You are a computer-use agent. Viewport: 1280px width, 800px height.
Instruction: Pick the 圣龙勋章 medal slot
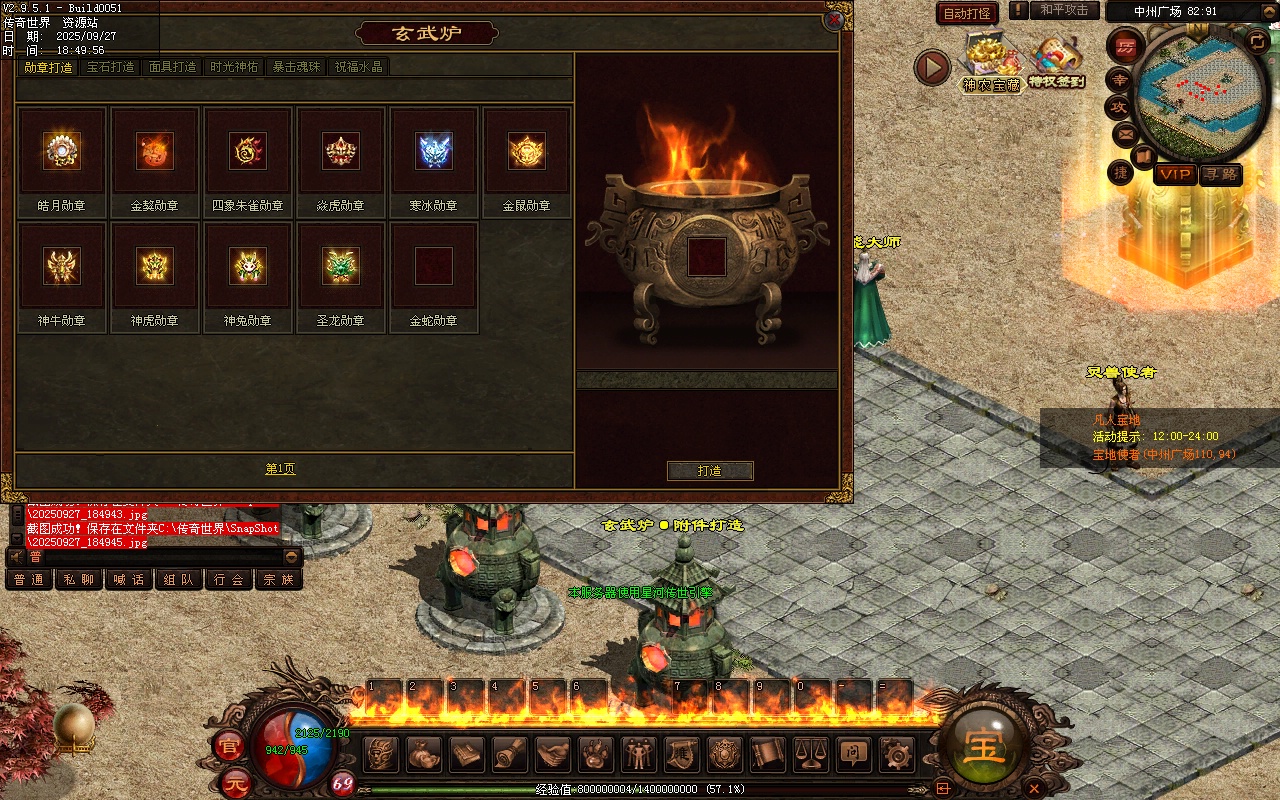click(341, 266)
